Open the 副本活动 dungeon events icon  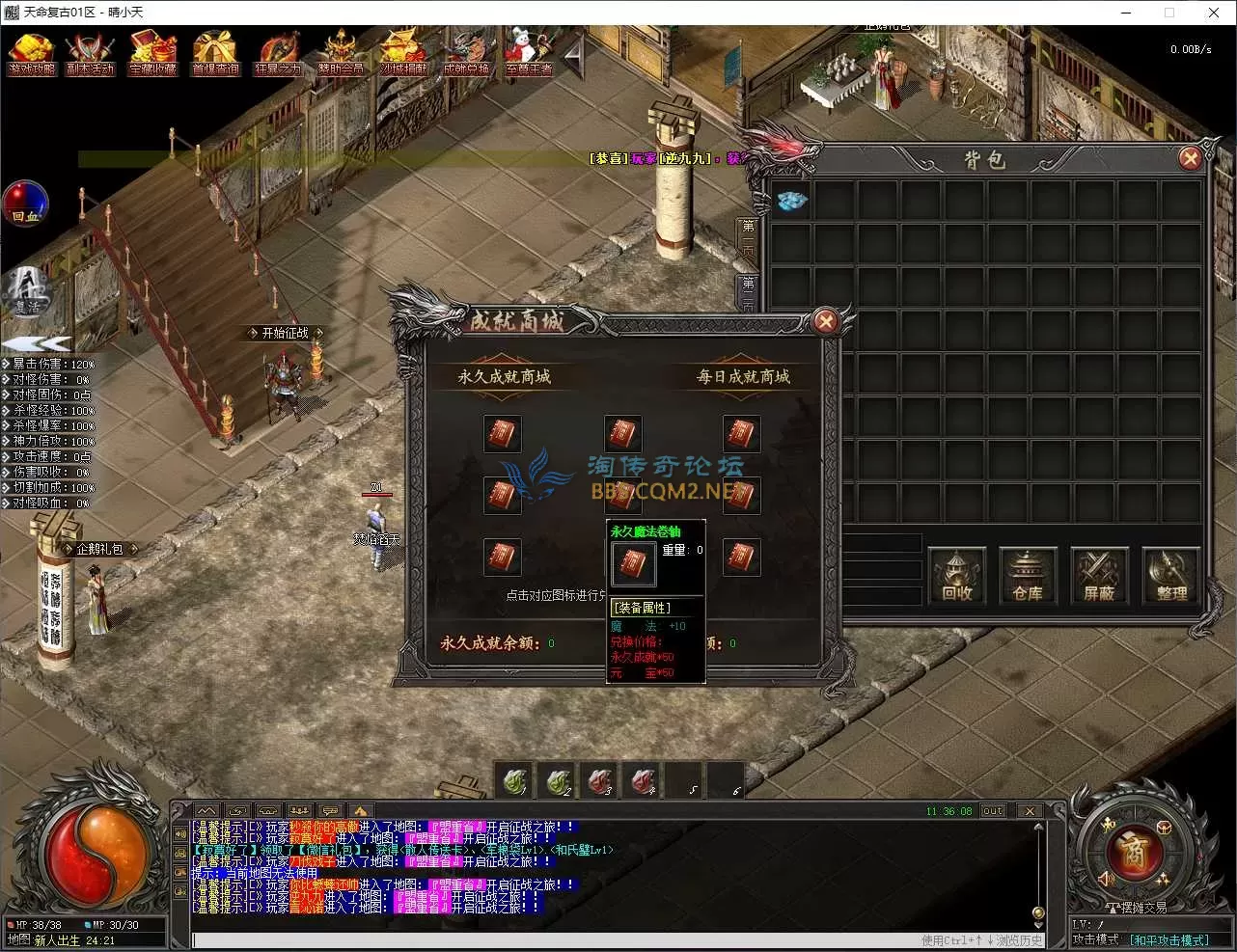pos(91,54)
